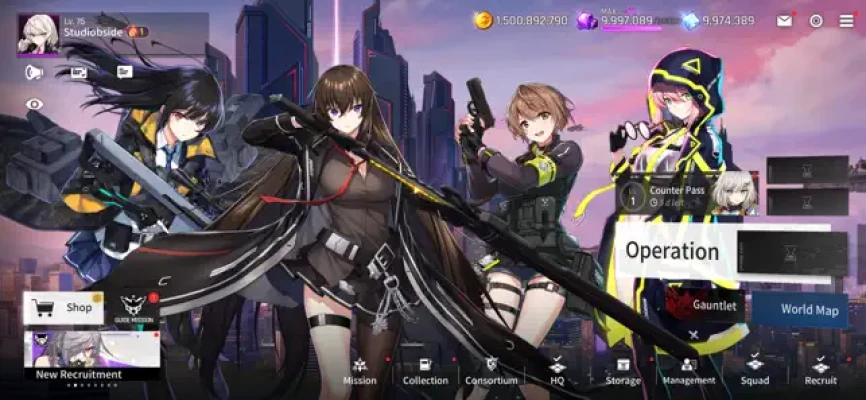Enter the Gauntlet mode
This screenshot has height=400, width=866.
coord(707,305)
